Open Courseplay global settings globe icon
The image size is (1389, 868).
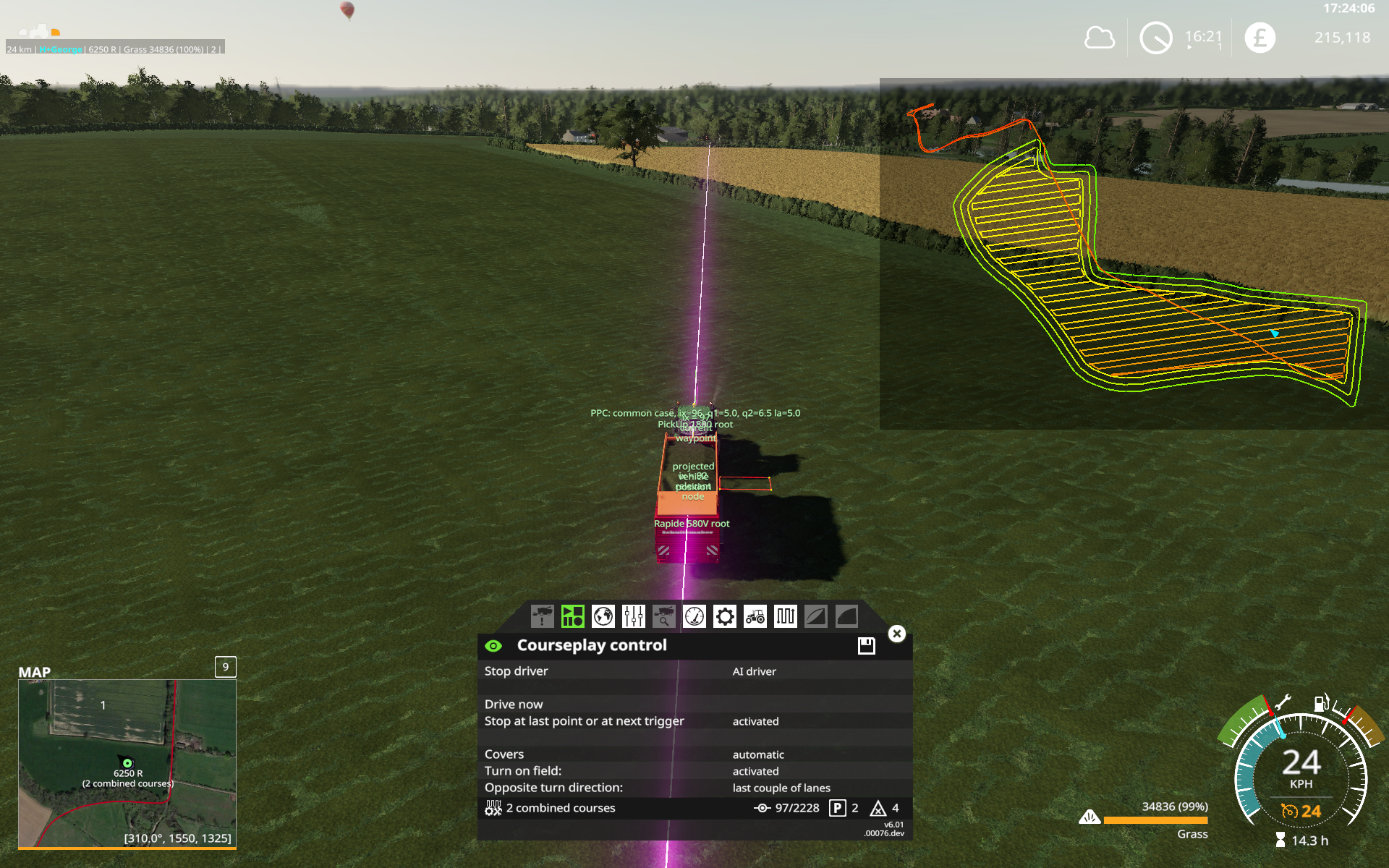603,616
